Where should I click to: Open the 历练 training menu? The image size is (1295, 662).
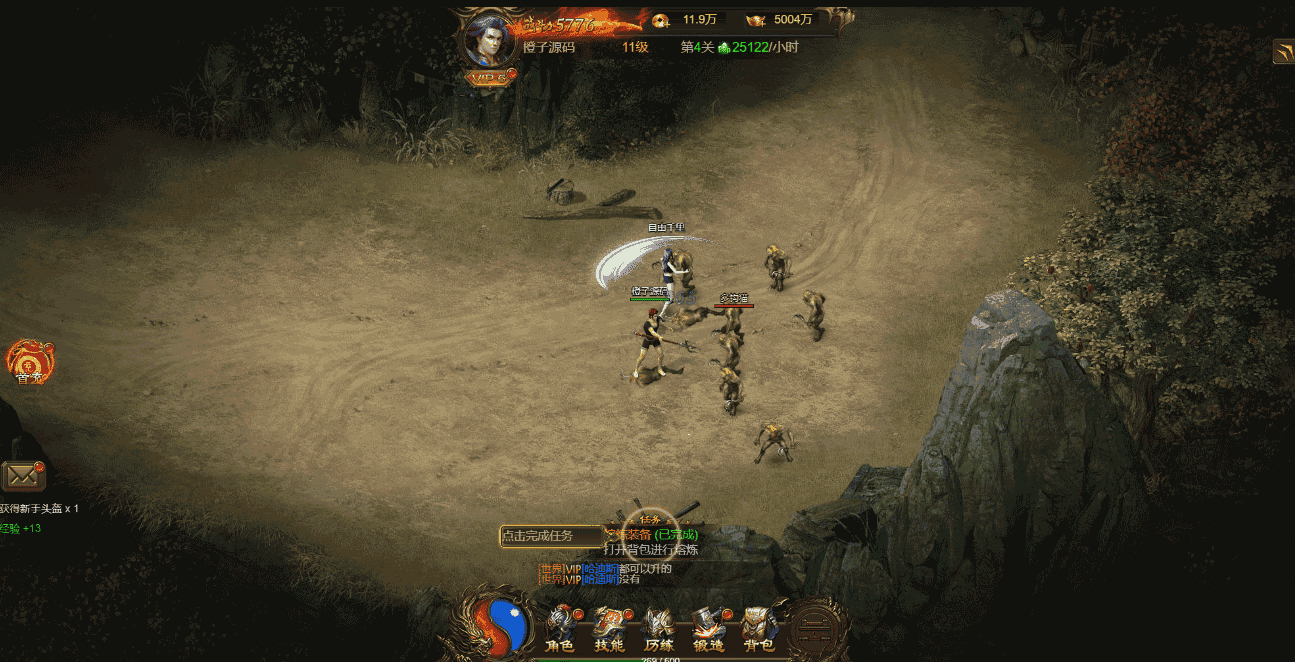coord(659,628)
